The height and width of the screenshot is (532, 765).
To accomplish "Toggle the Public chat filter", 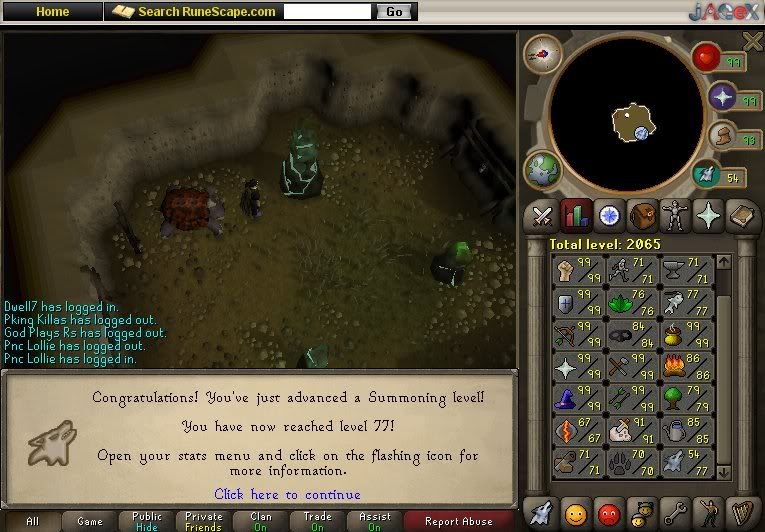I will [146, 521].
